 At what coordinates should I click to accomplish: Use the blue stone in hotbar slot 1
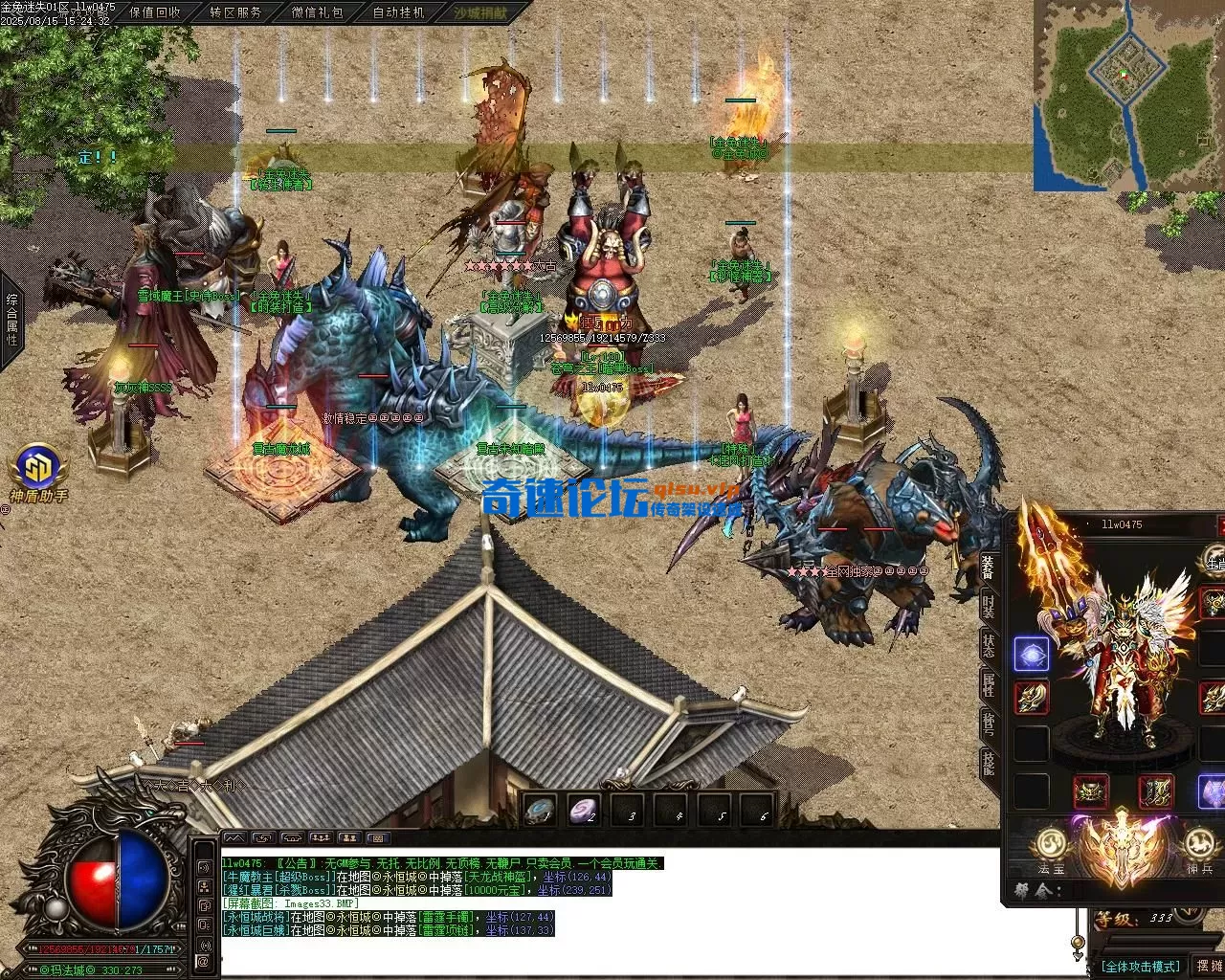[541, 809]
